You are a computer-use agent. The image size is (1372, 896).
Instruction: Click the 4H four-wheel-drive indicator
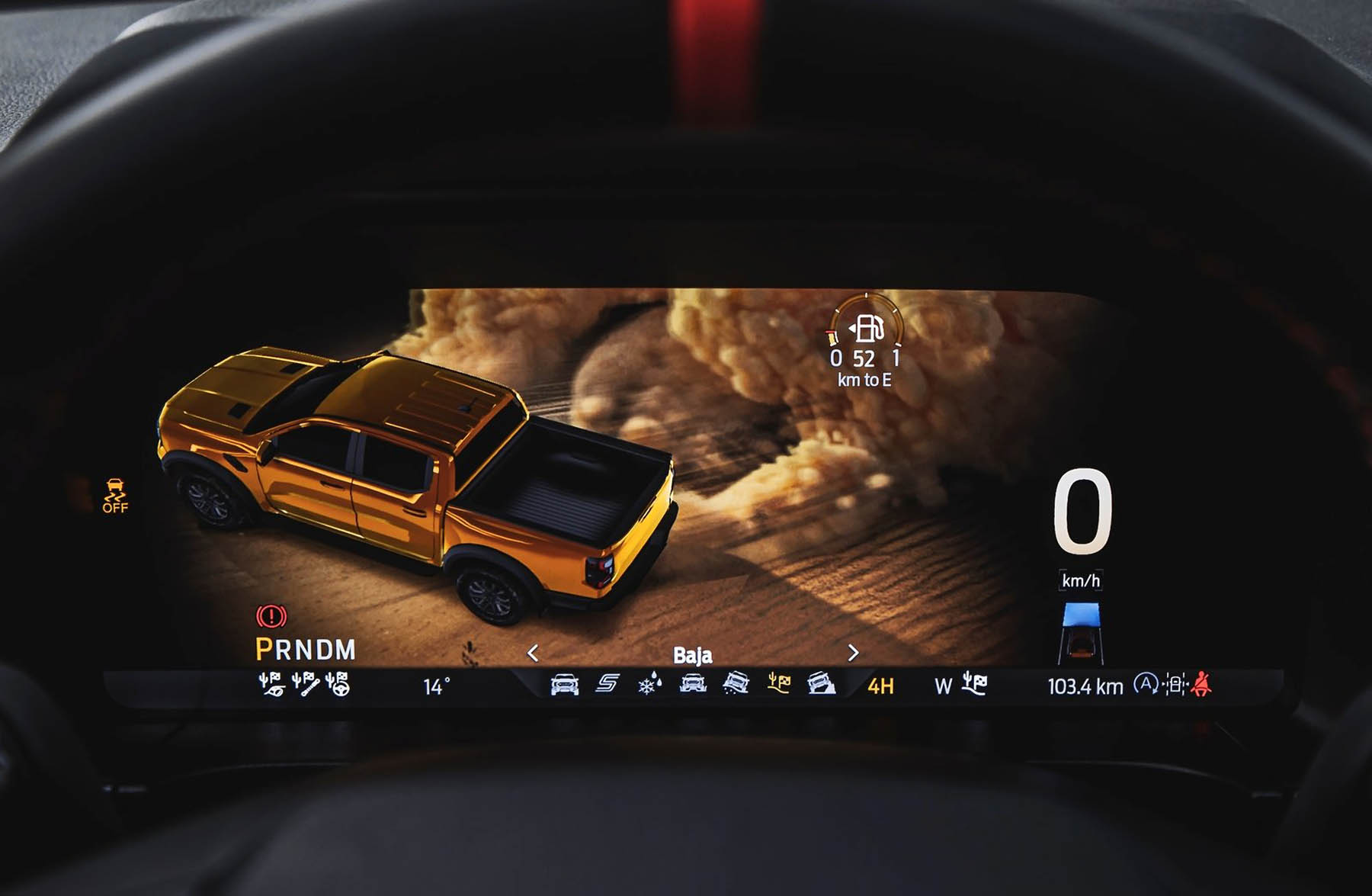point(880,686)
